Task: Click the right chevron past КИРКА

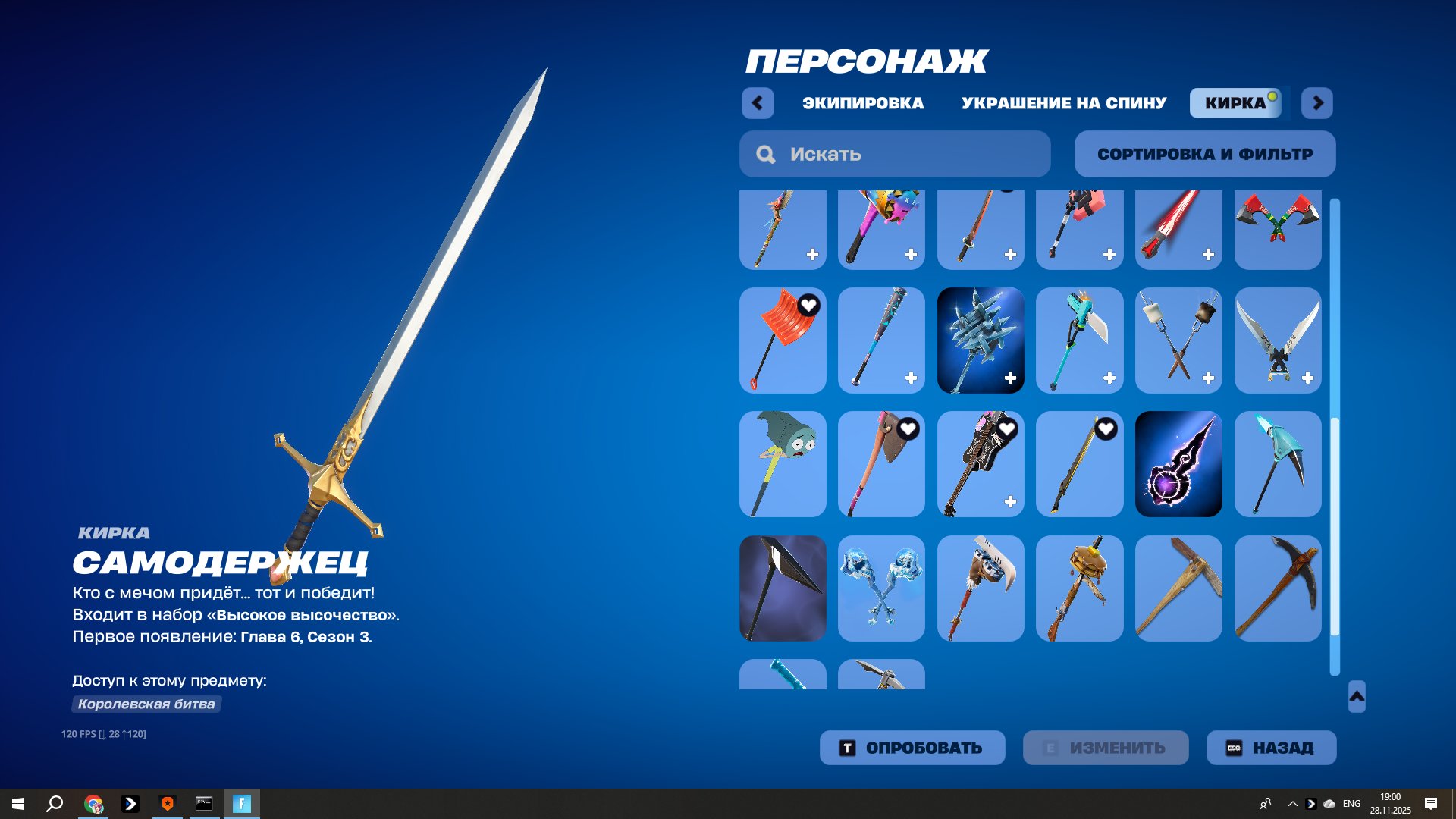Action: [x=1316, y=103]
